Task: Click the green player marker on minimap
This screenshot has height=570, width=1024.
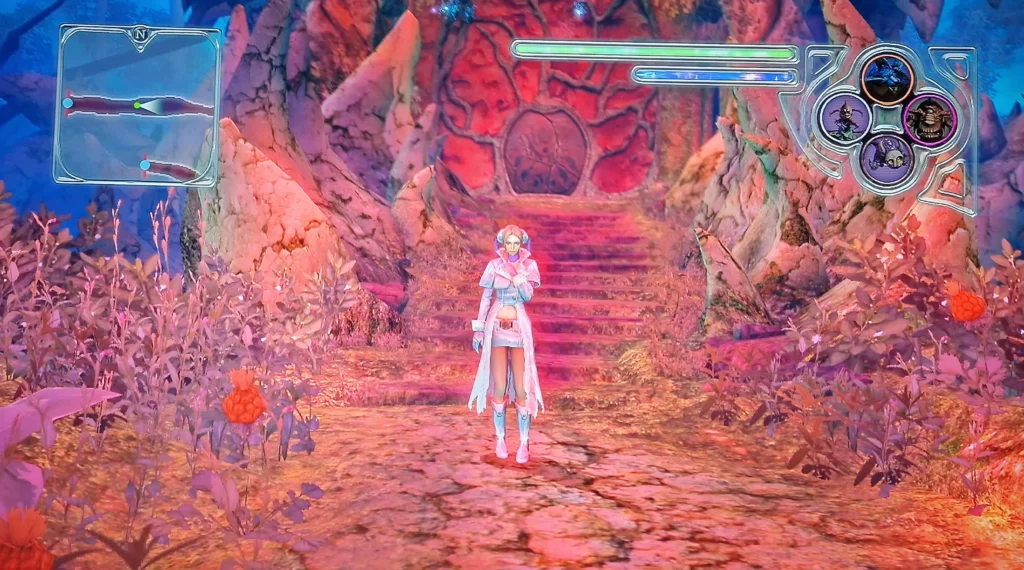Action: tap(137, 105)
